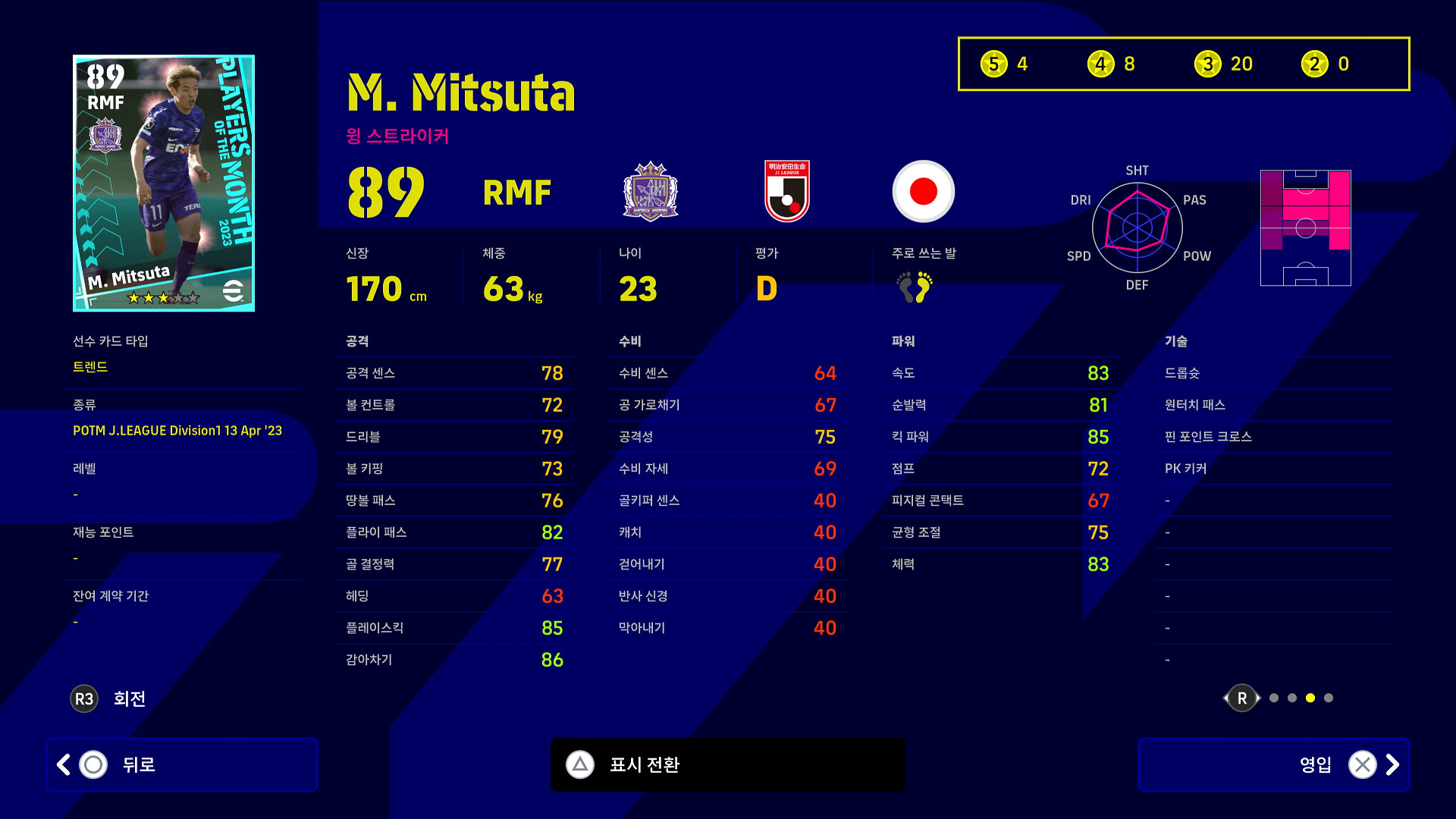
Task: Click the 2-star ticket counter
Action: 1326,64
